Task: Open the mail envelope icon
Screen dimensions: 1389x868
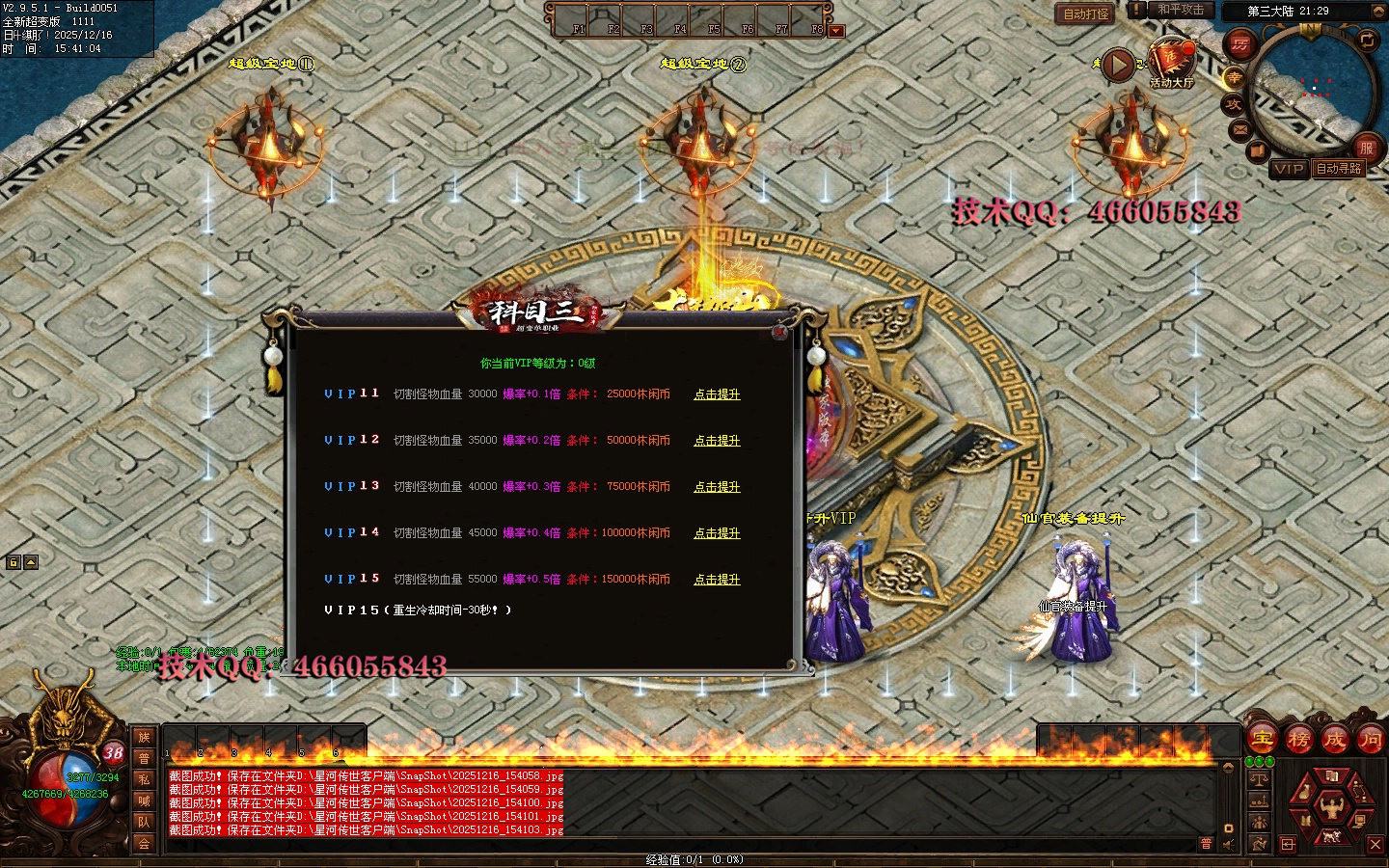Action: point(1239,128)
